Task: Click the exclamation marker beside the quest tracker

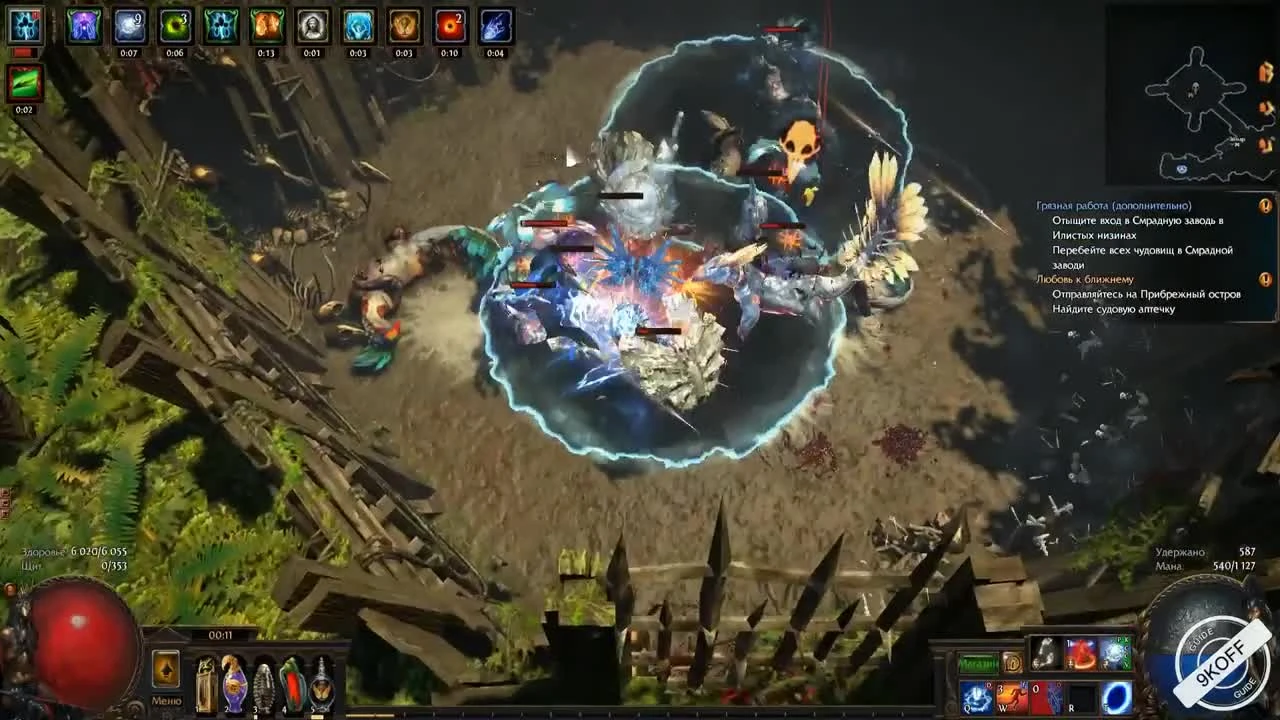Action: coord(1268,203)
